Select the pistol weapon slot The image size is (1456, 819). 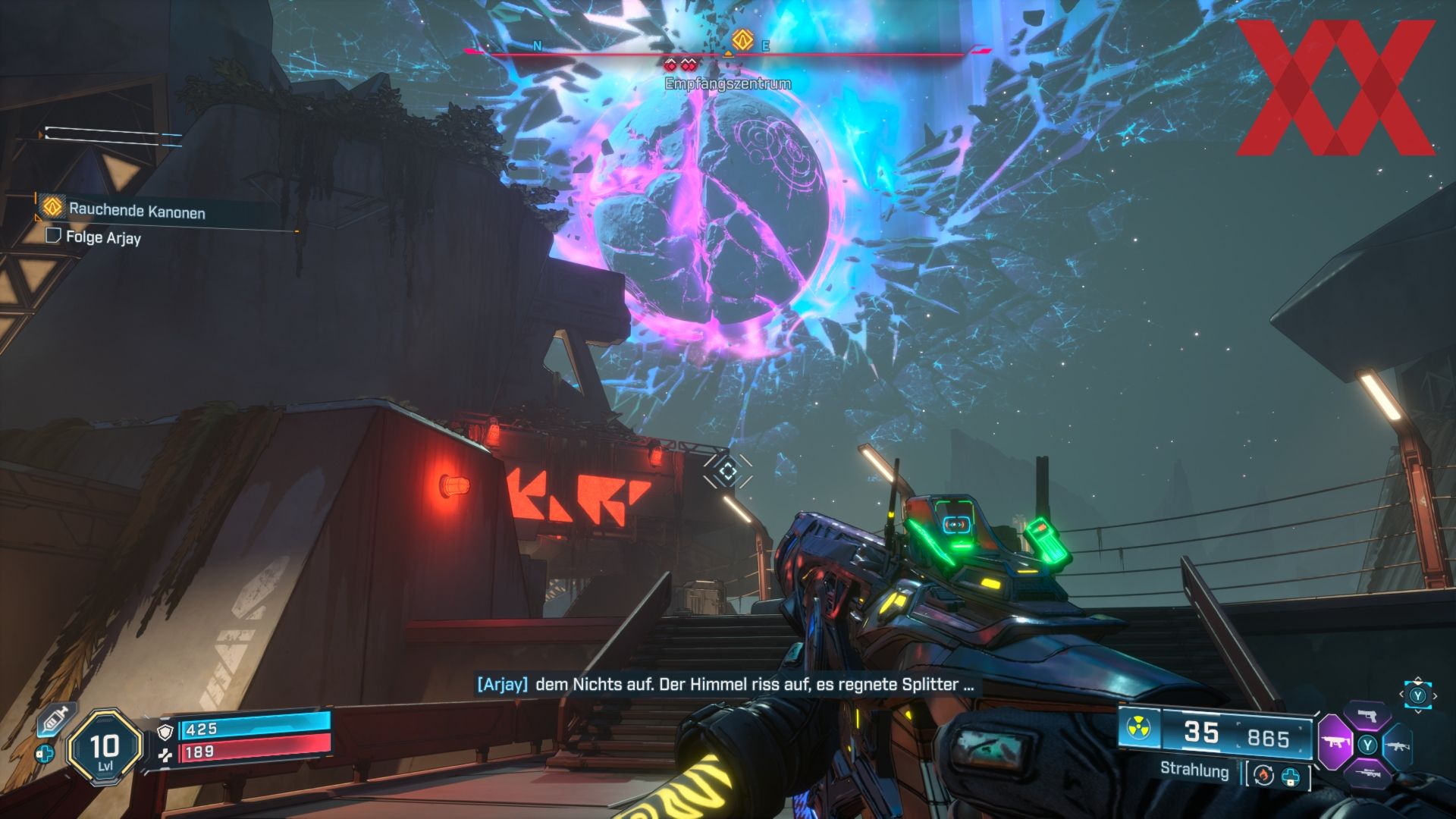tap(1367, 716)
